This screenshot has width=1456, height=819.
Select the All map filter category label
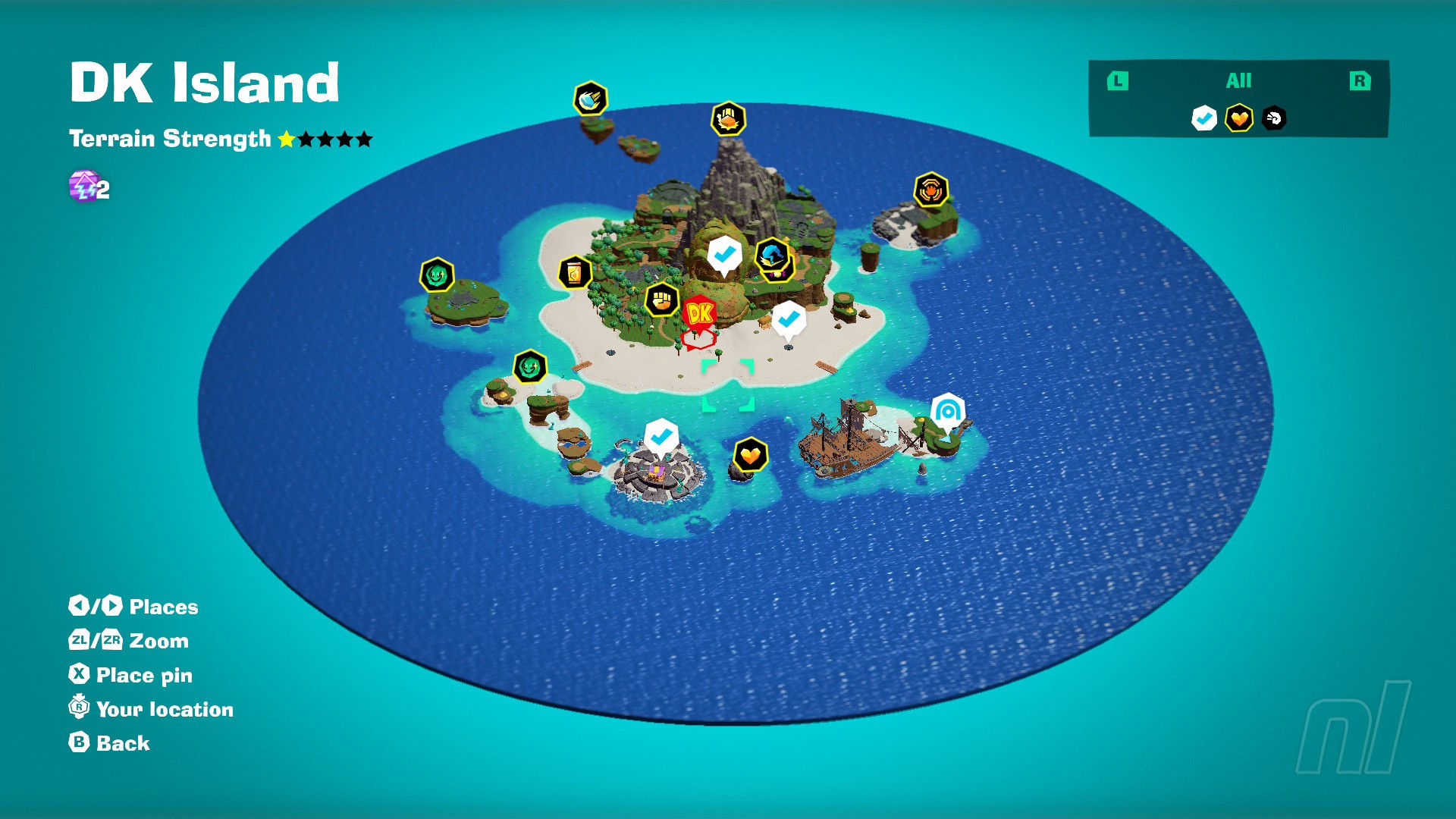pos(1238,80)
